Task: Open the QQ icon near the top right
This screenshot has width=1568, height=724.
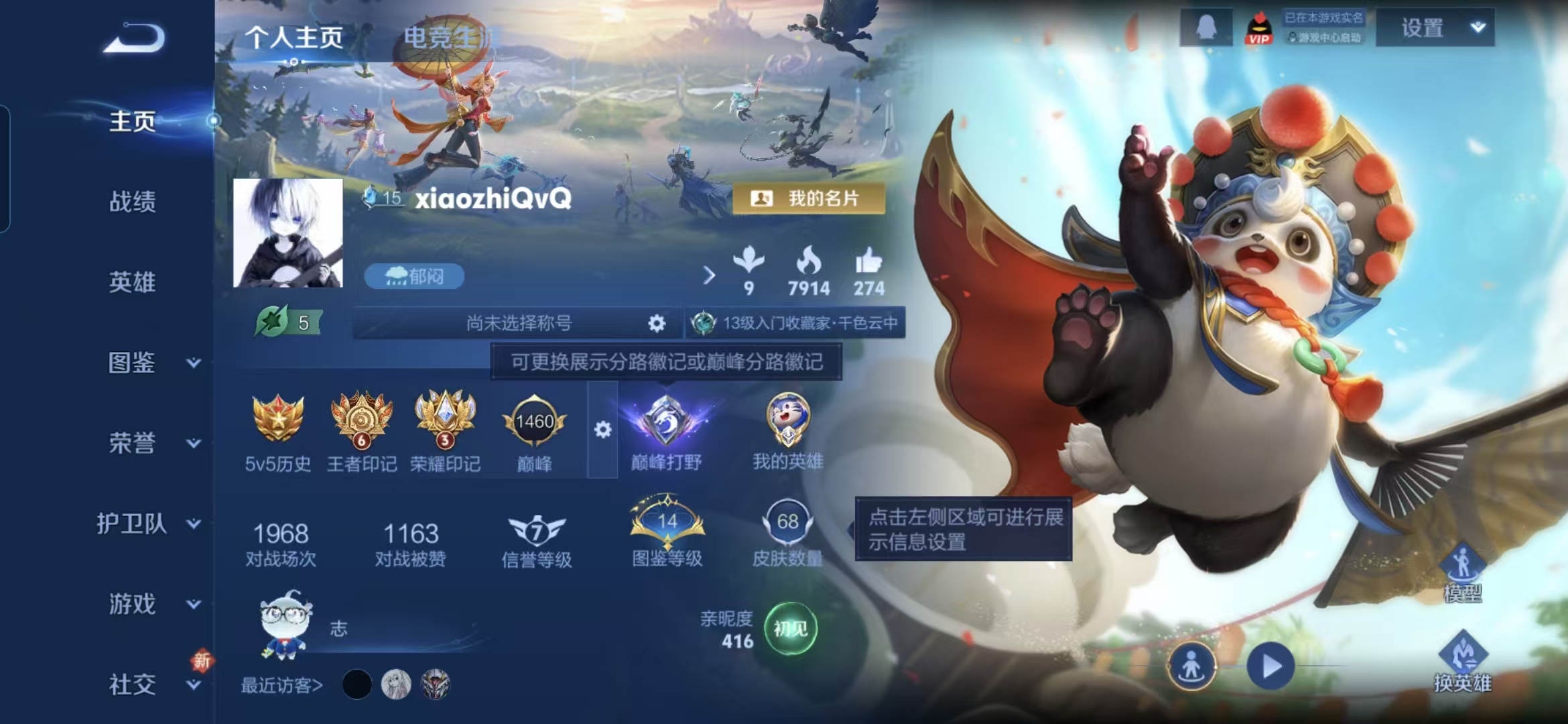Action: [1207, 28]
